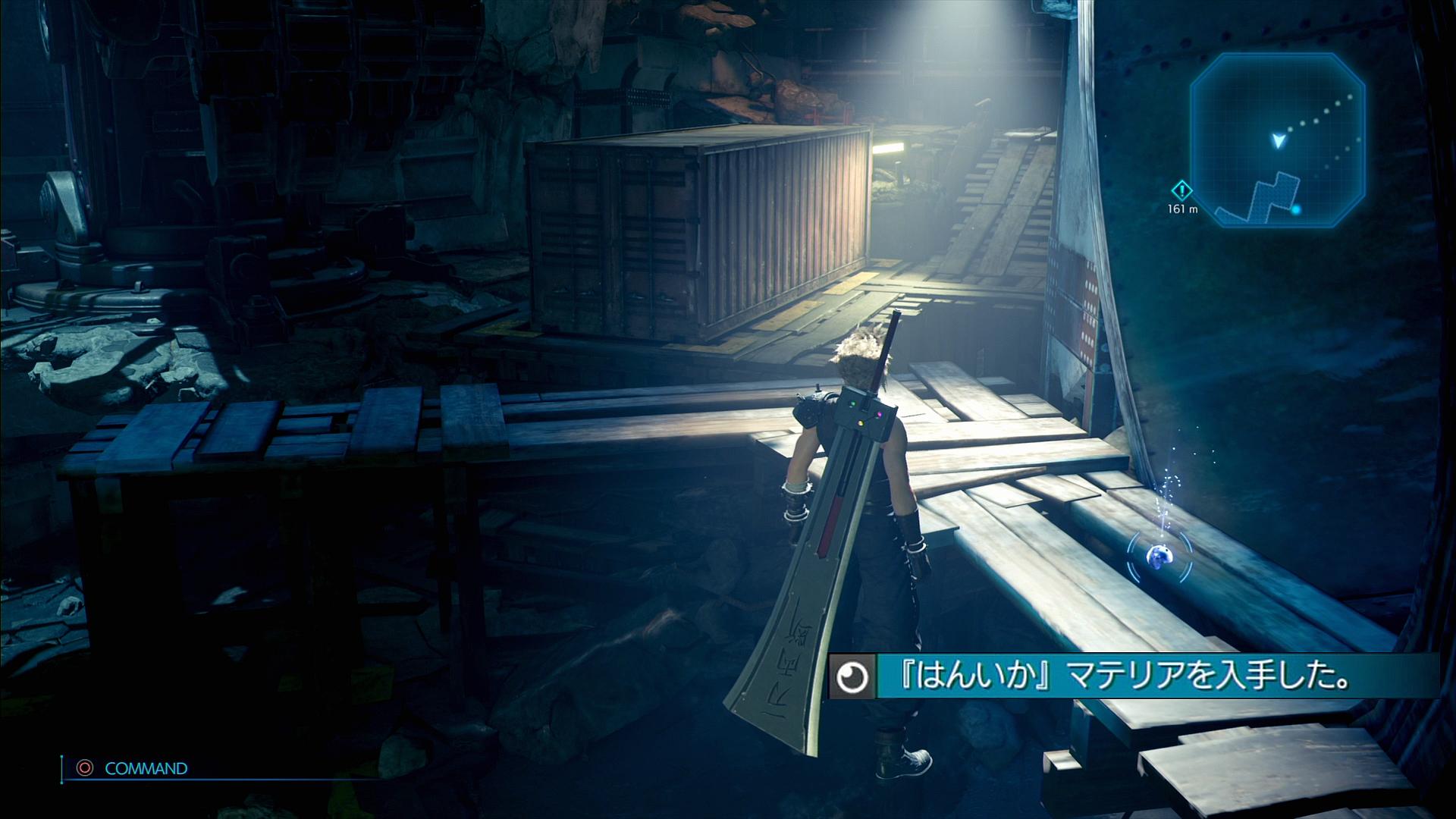Click the materia obtained notification banner
This screenshot has width=1456, height=819.
pos(1133,676)
